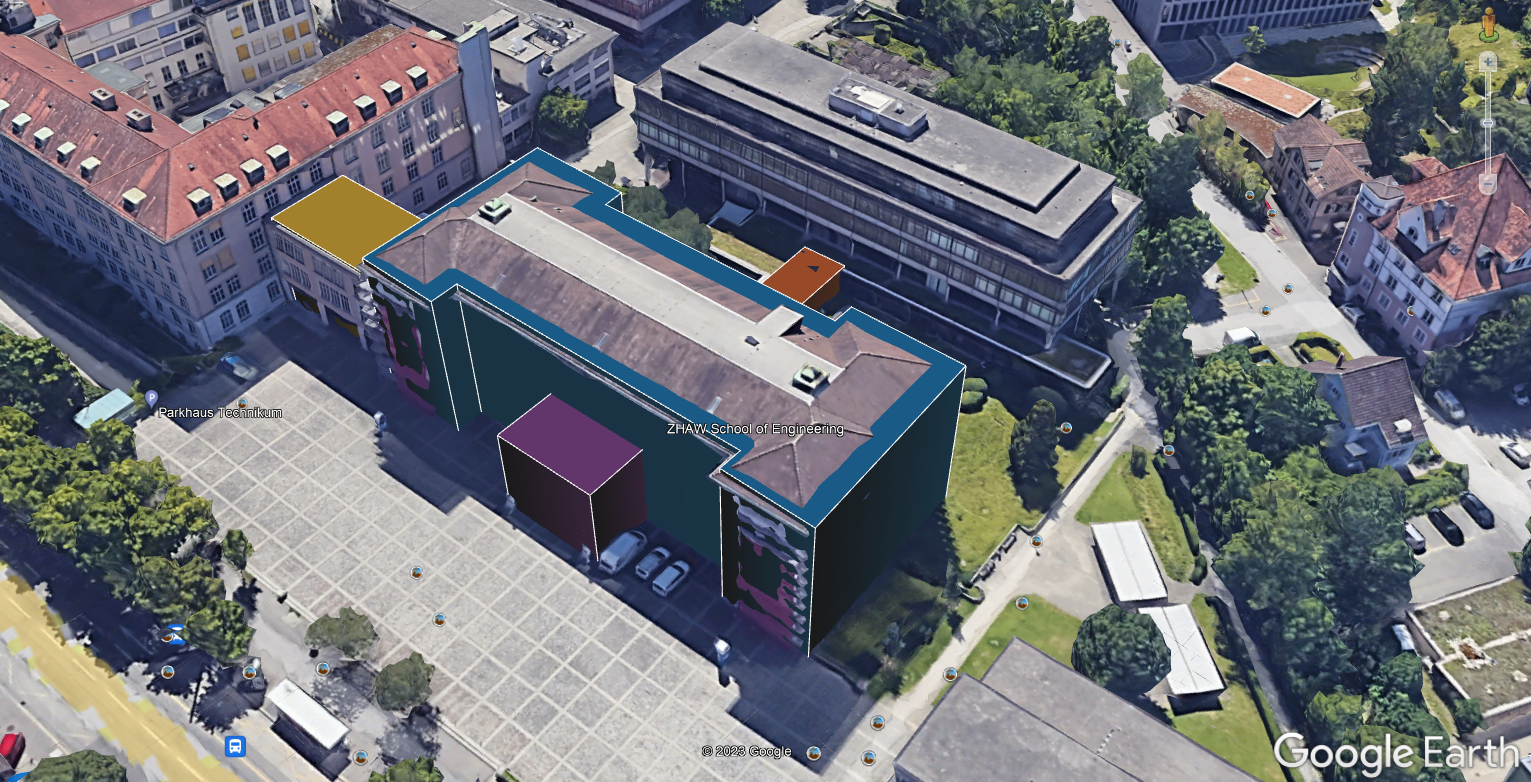Click the zoom level slider thumb
The width and height of the screenshot is (1531, 782).
coord(1489,123)
